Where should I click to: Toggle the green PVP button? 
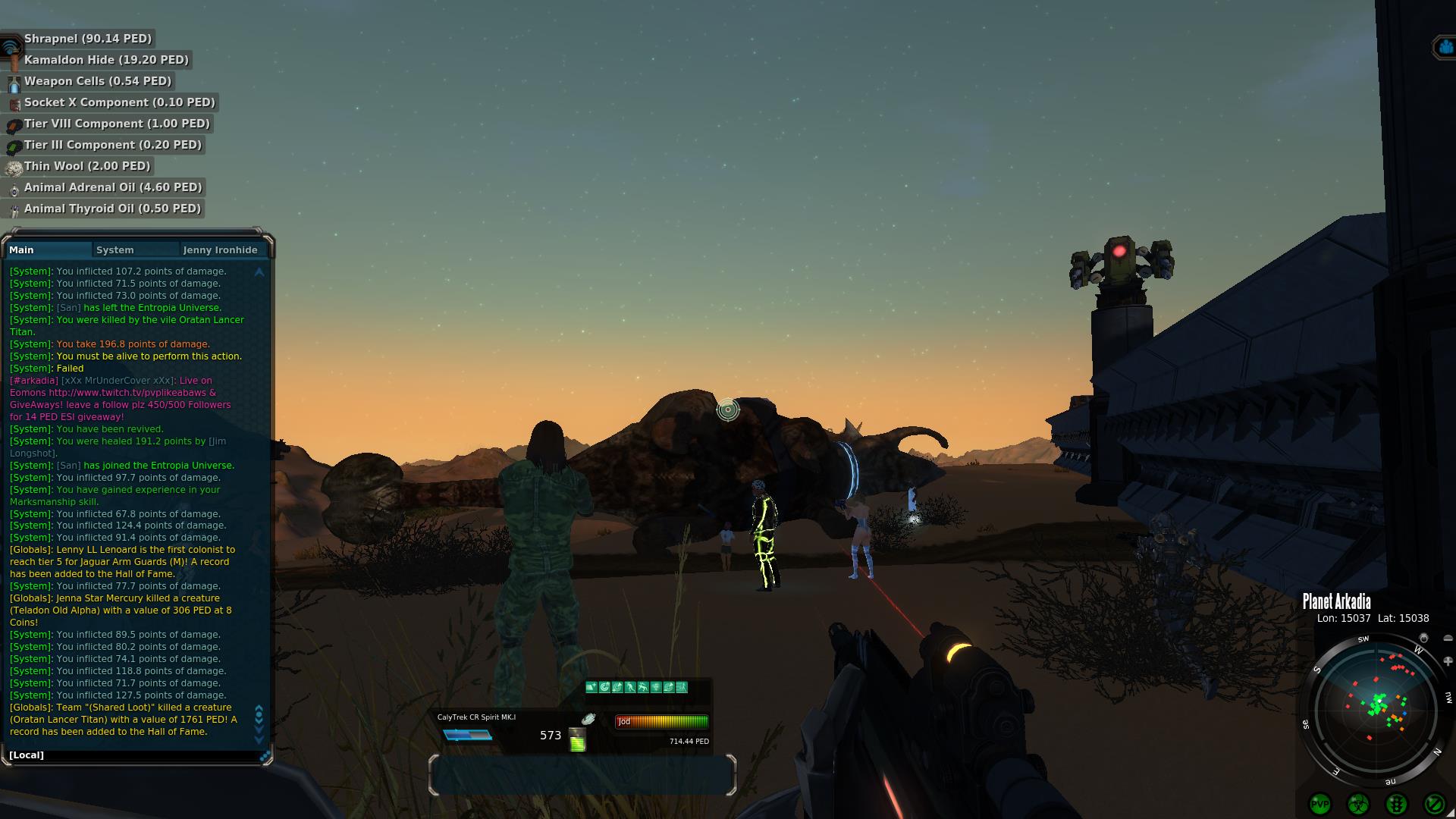click(1319, 804)
